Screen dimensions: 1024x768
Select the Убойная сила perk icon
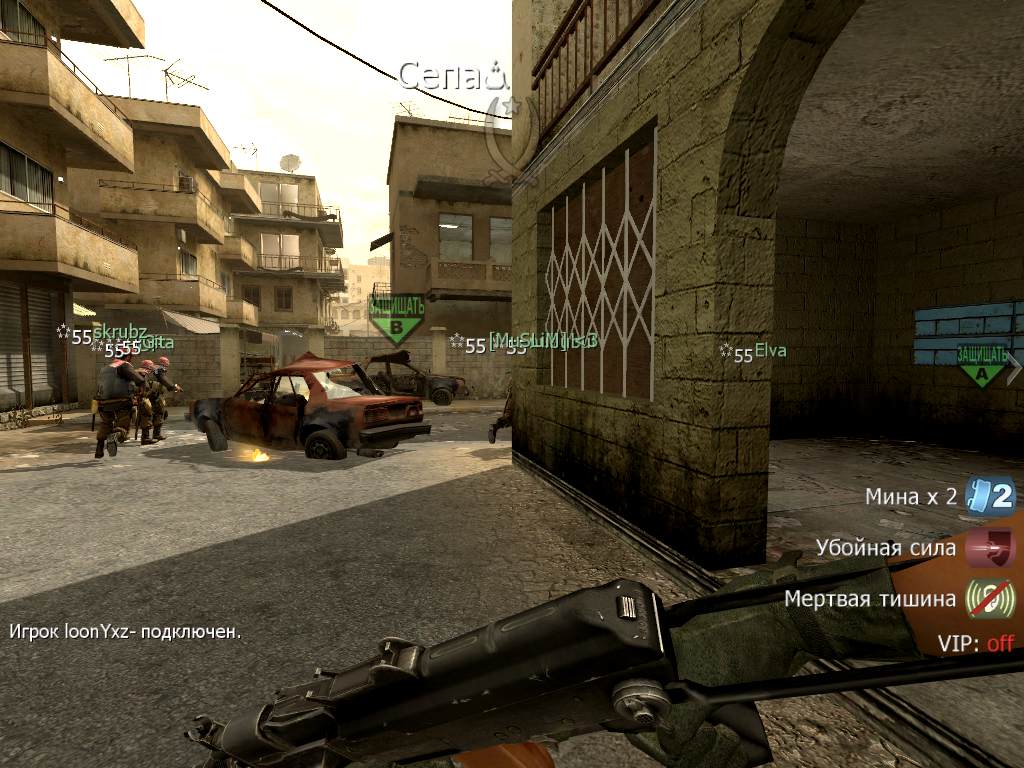(990, 548)
